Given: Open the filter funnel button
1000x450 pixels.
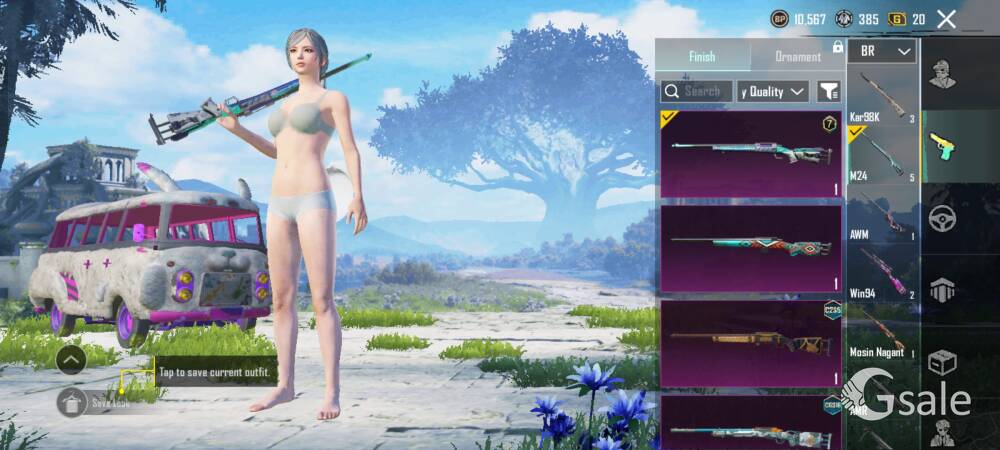Looking at the screenshot, I should (828, 91).
